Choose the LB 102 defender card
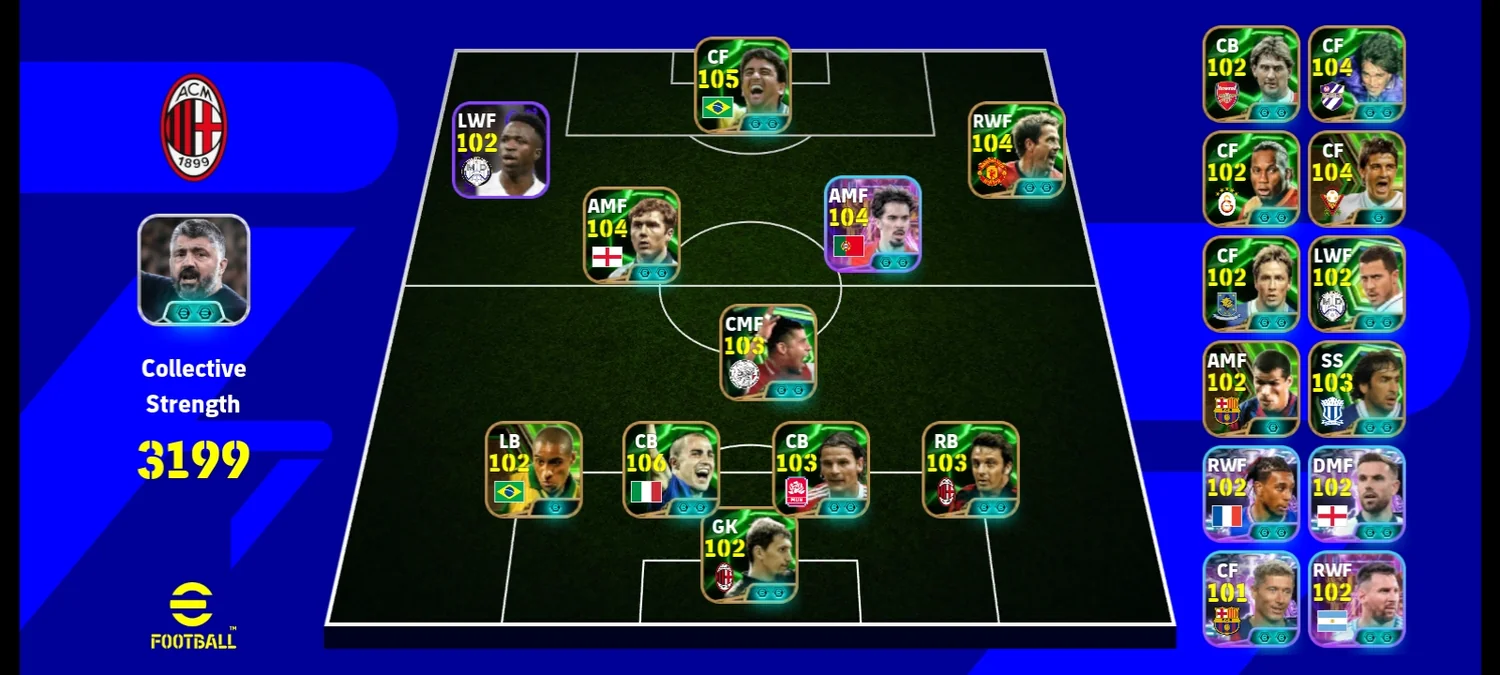Screen dimensions: 1500x675 [x=534, y=469]
